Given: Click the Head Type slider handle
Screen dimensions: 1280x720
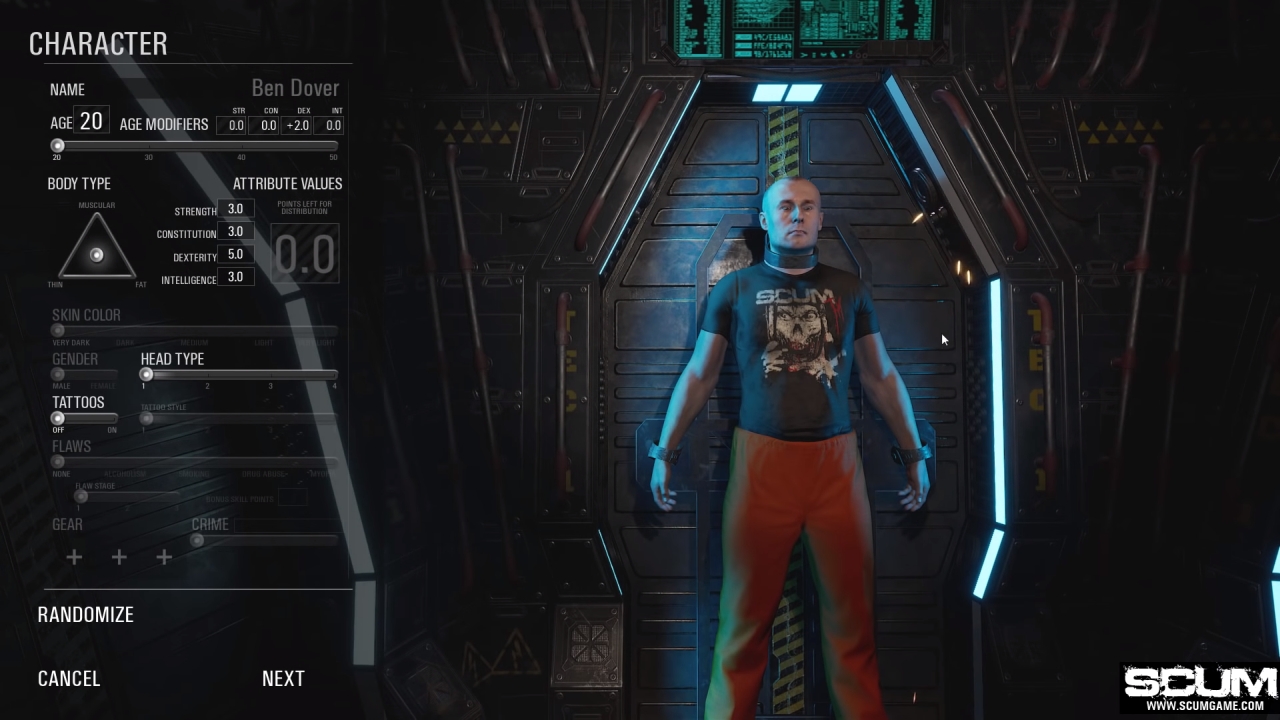Looking at the screenshot, I should pos(146,374).
